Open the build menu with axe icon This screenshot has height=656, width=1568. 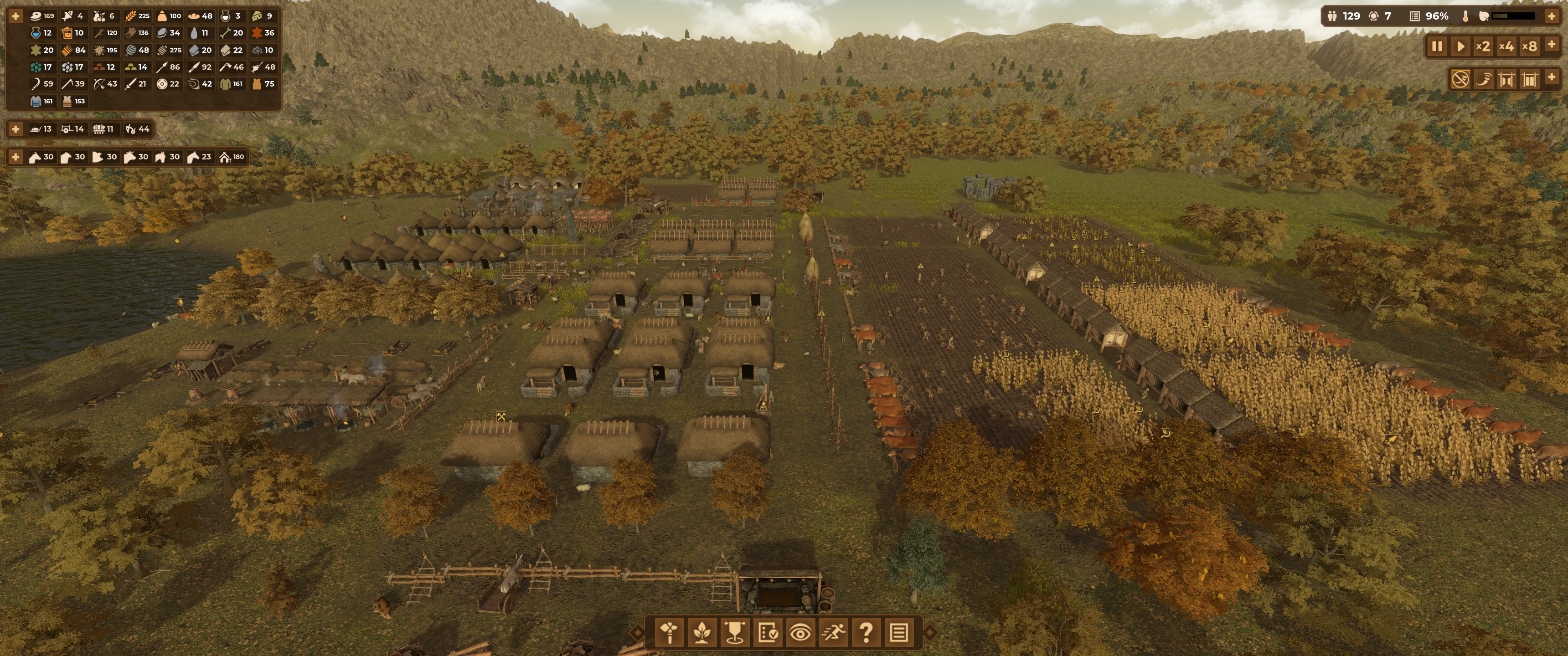(670, 633)
